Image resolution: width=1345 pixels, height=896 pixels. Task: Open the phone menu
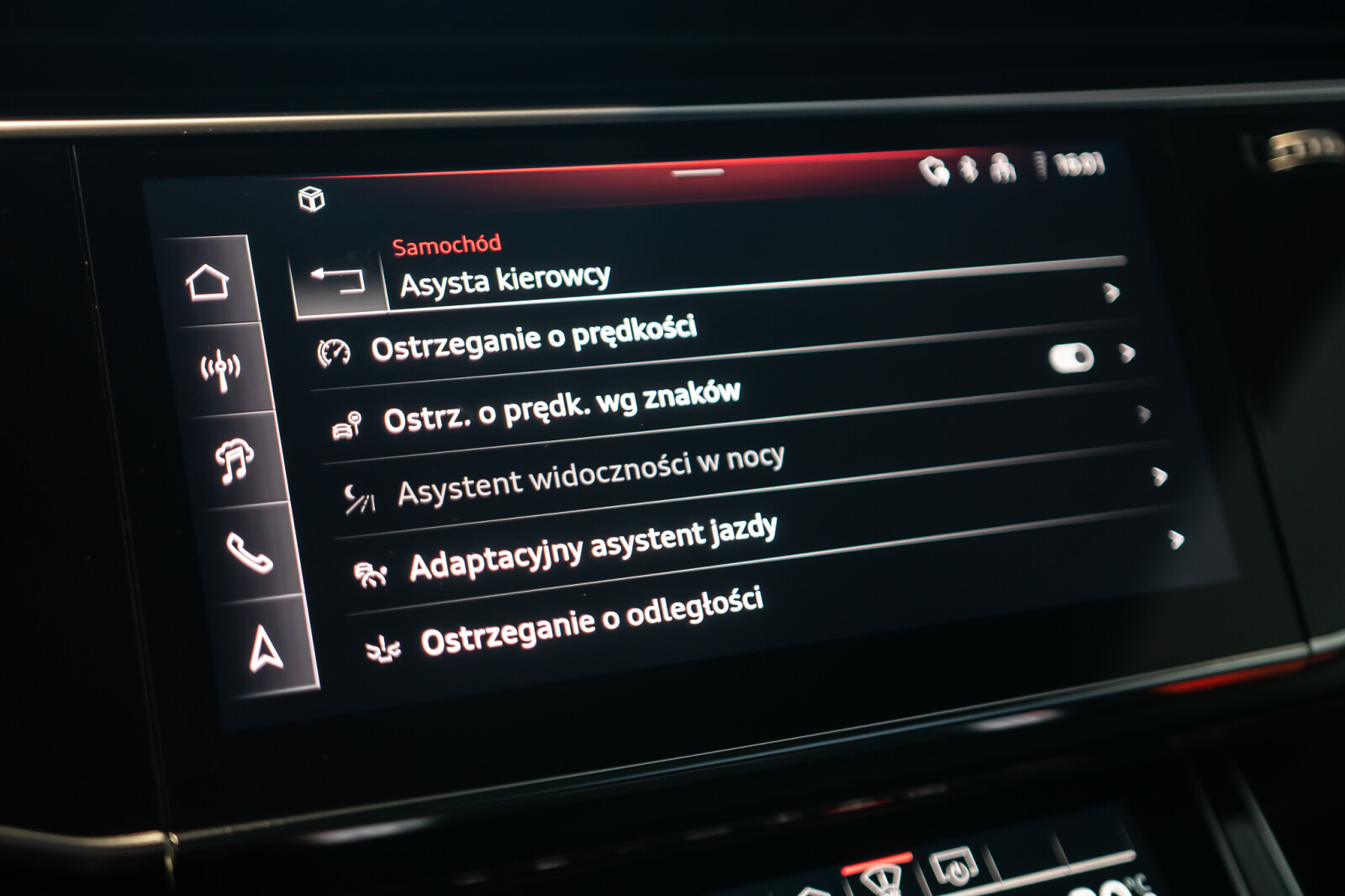click(x=249, y=553)
